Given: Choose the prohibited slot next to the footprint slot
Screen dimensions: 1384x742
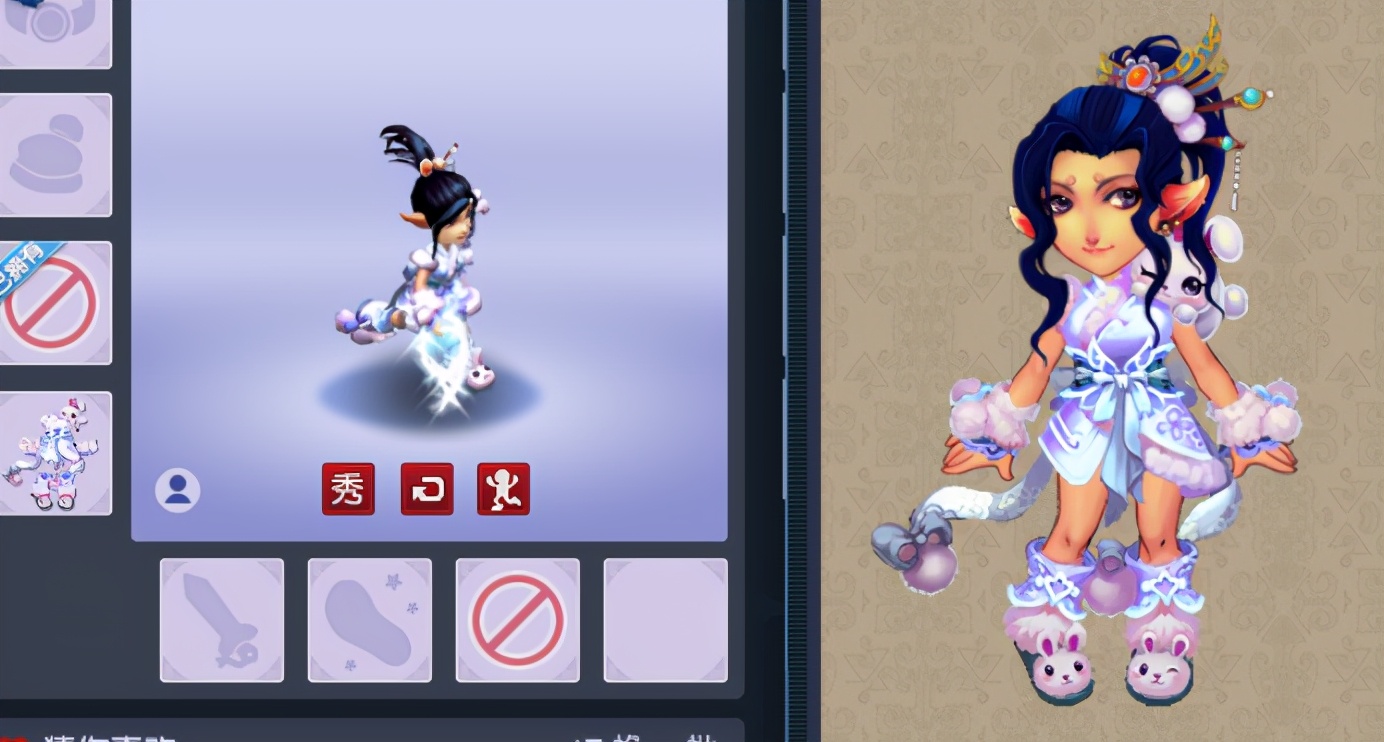Looking at the screenshot, I should coord(518,620).
